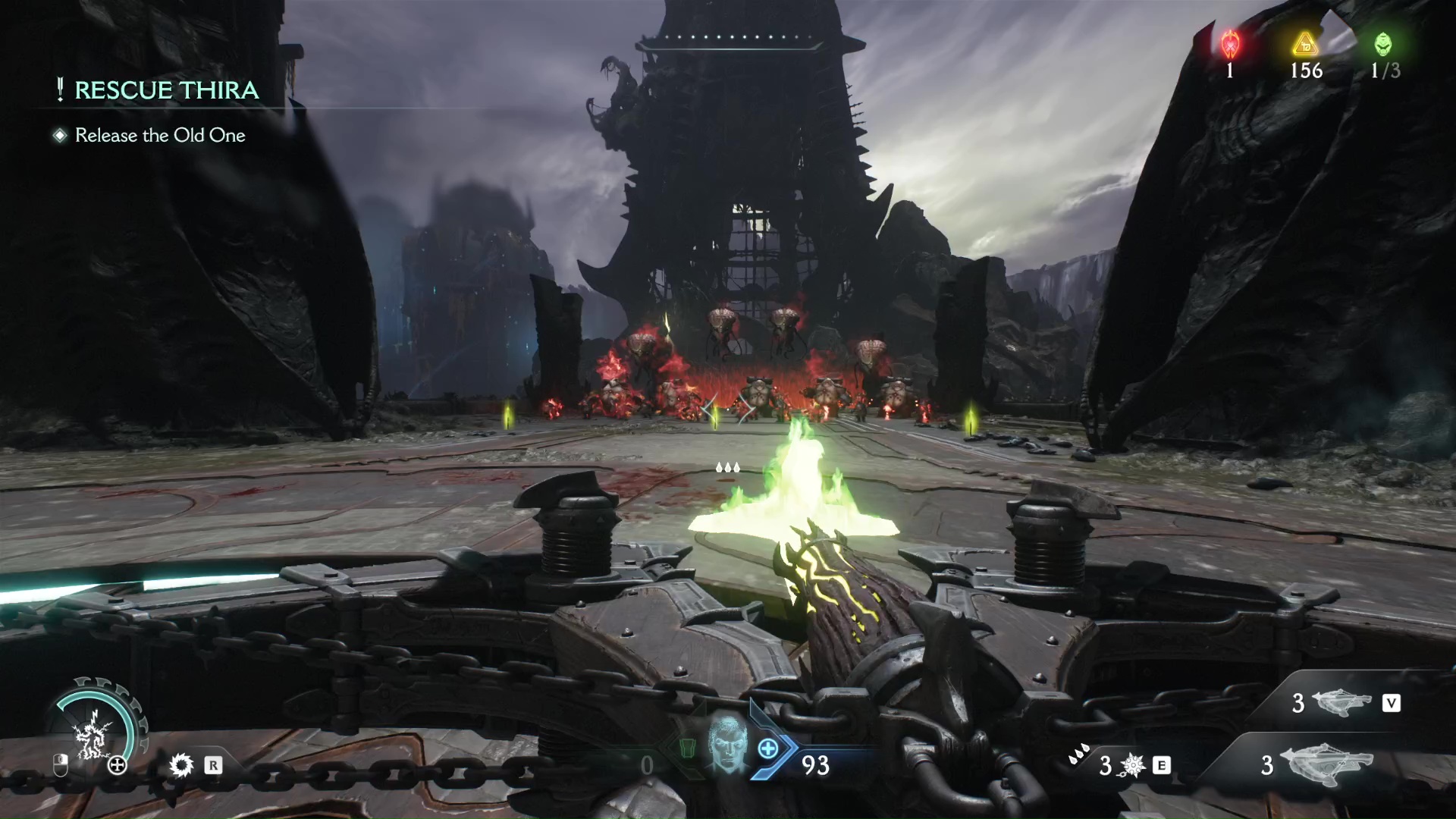Activate the spiked flail ability icon
The width and height of the screenshot is (1456, 819).
[1134, 766]
